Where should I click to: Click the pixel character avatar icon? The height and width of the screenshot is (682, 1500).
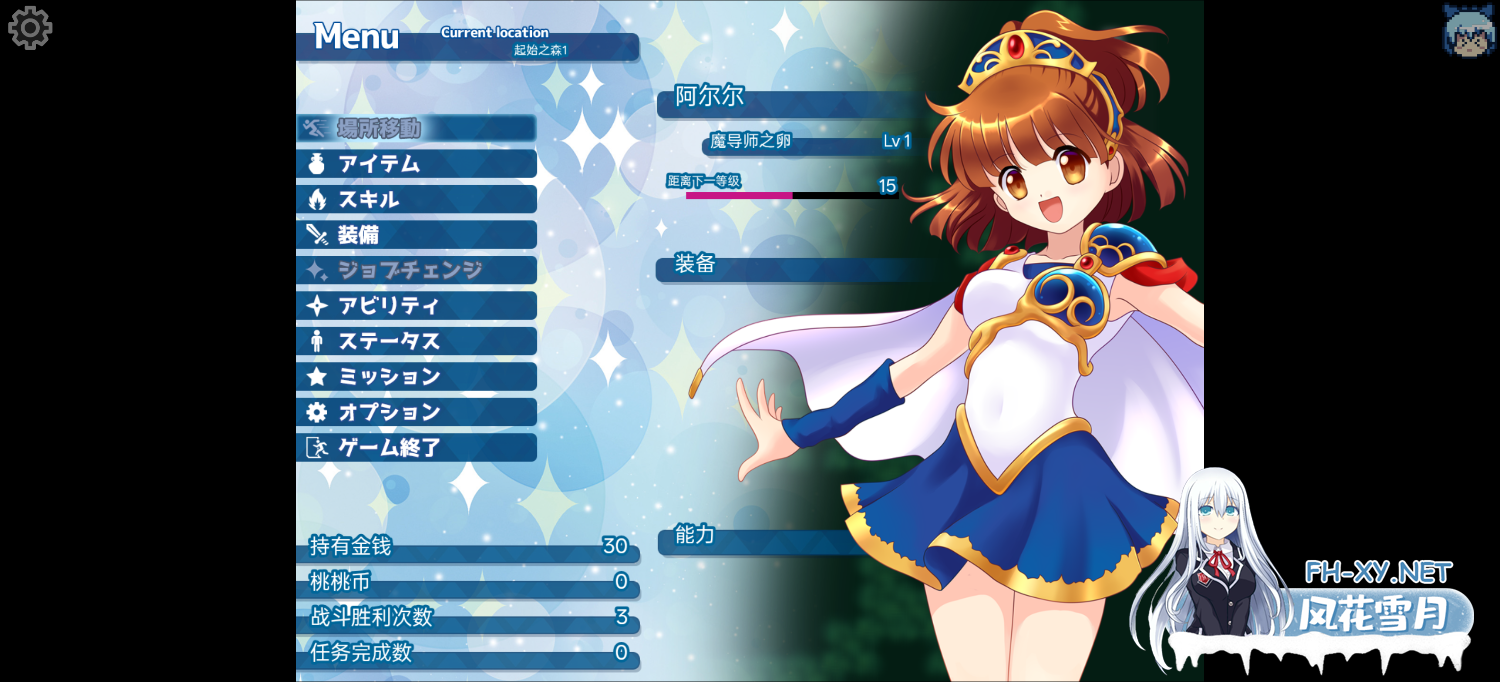pos(1468,30)
